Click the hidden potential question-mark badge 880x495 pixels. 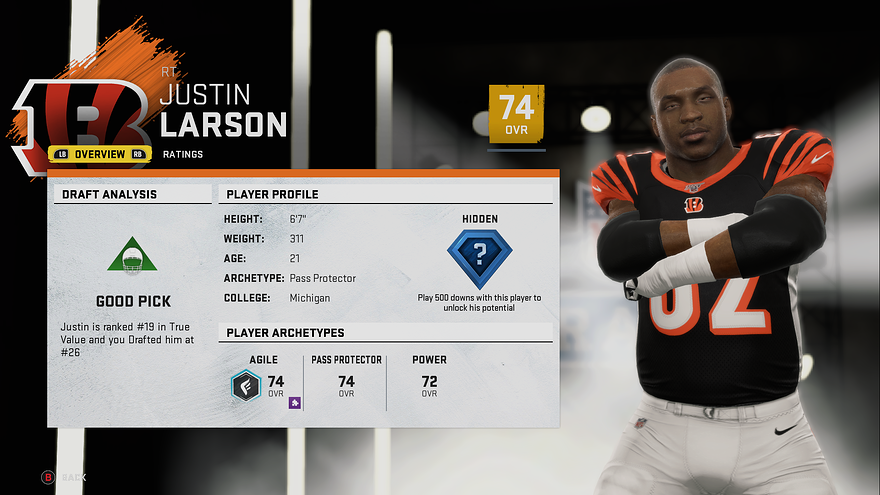coord(479,258)
